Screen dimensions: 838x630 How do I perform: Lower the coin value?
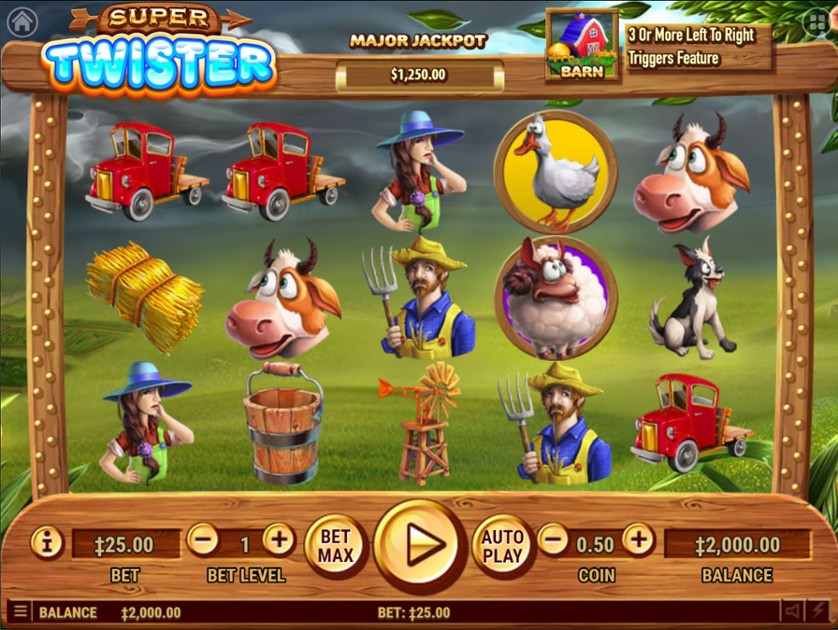(x=553, y=541)
